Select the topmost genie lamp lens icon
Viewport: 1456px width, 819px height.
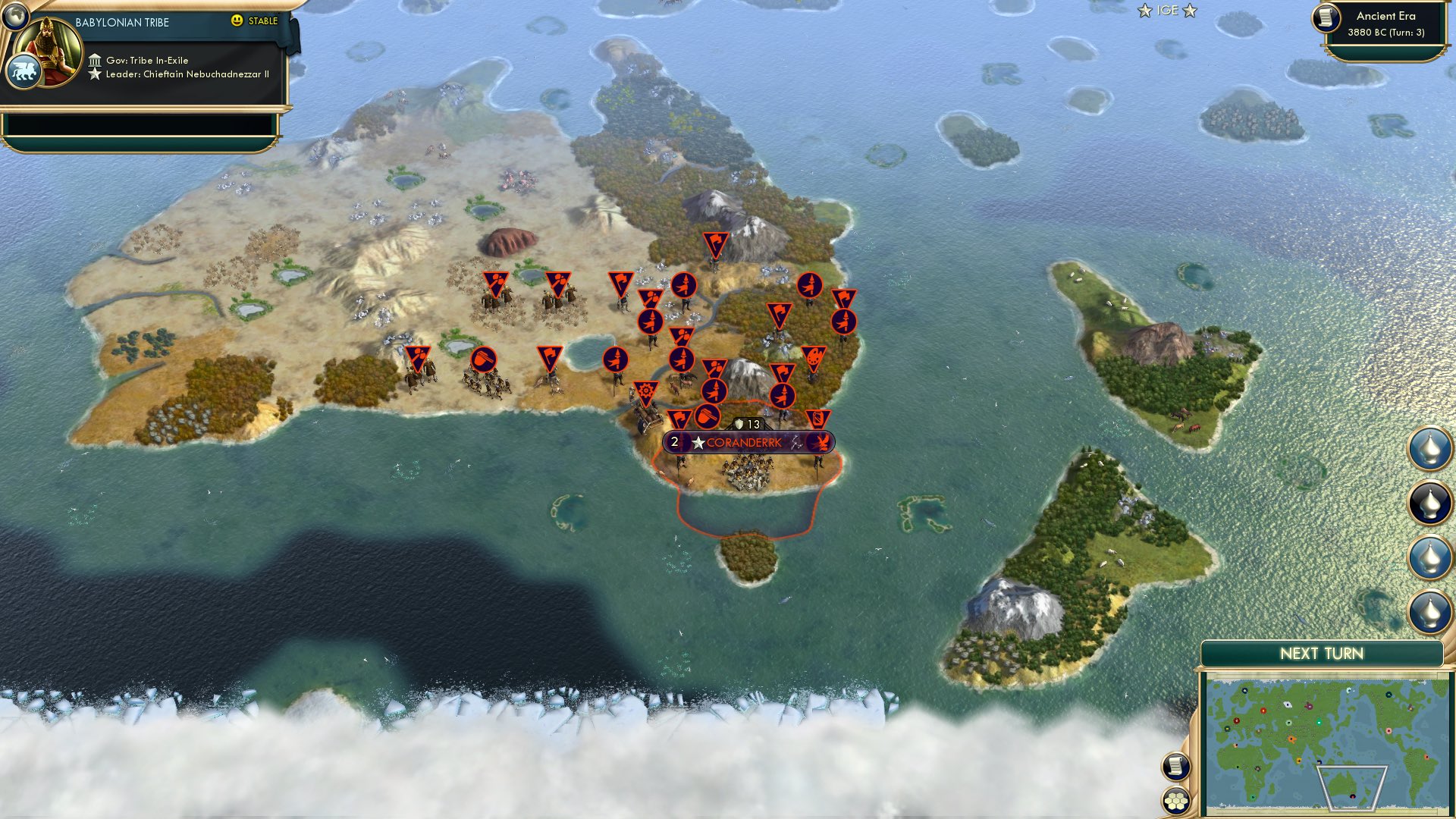(x=1429, y=447)
